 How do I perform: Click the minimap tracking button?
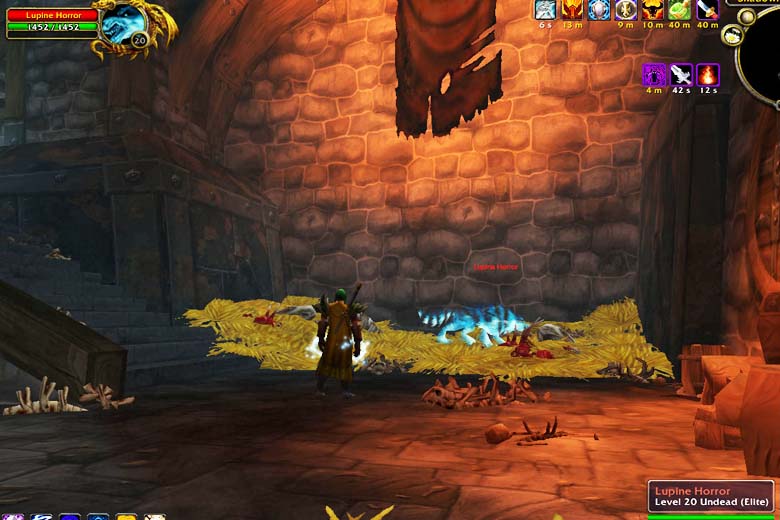(x=731, y=35)
